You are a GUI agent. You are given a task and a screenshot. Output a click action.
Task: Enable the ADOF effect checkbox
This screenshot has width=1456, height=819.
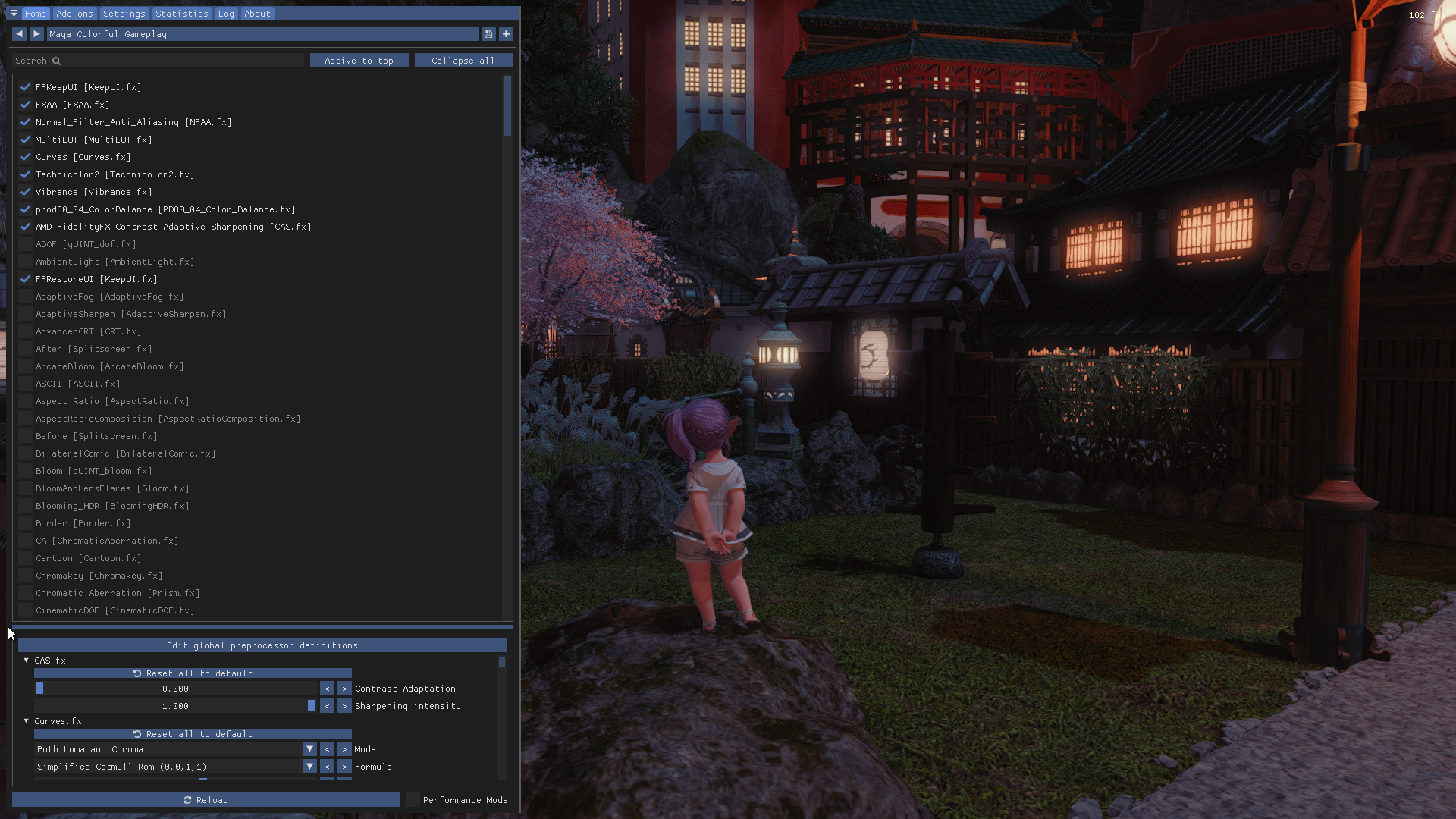coord(25,244)
